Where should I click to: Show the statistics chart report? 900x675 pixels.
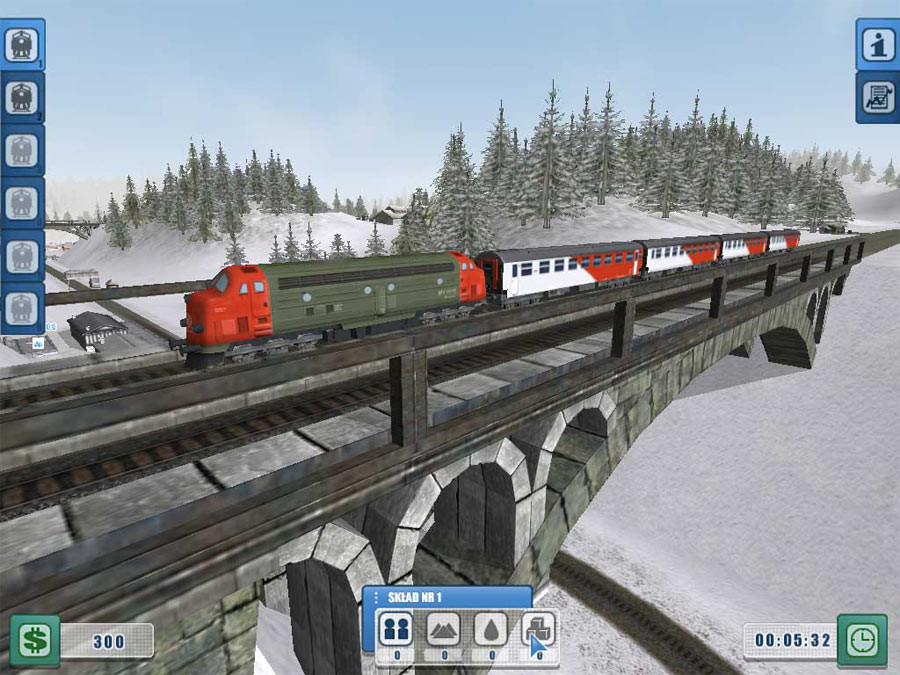[x=877, y=98]
